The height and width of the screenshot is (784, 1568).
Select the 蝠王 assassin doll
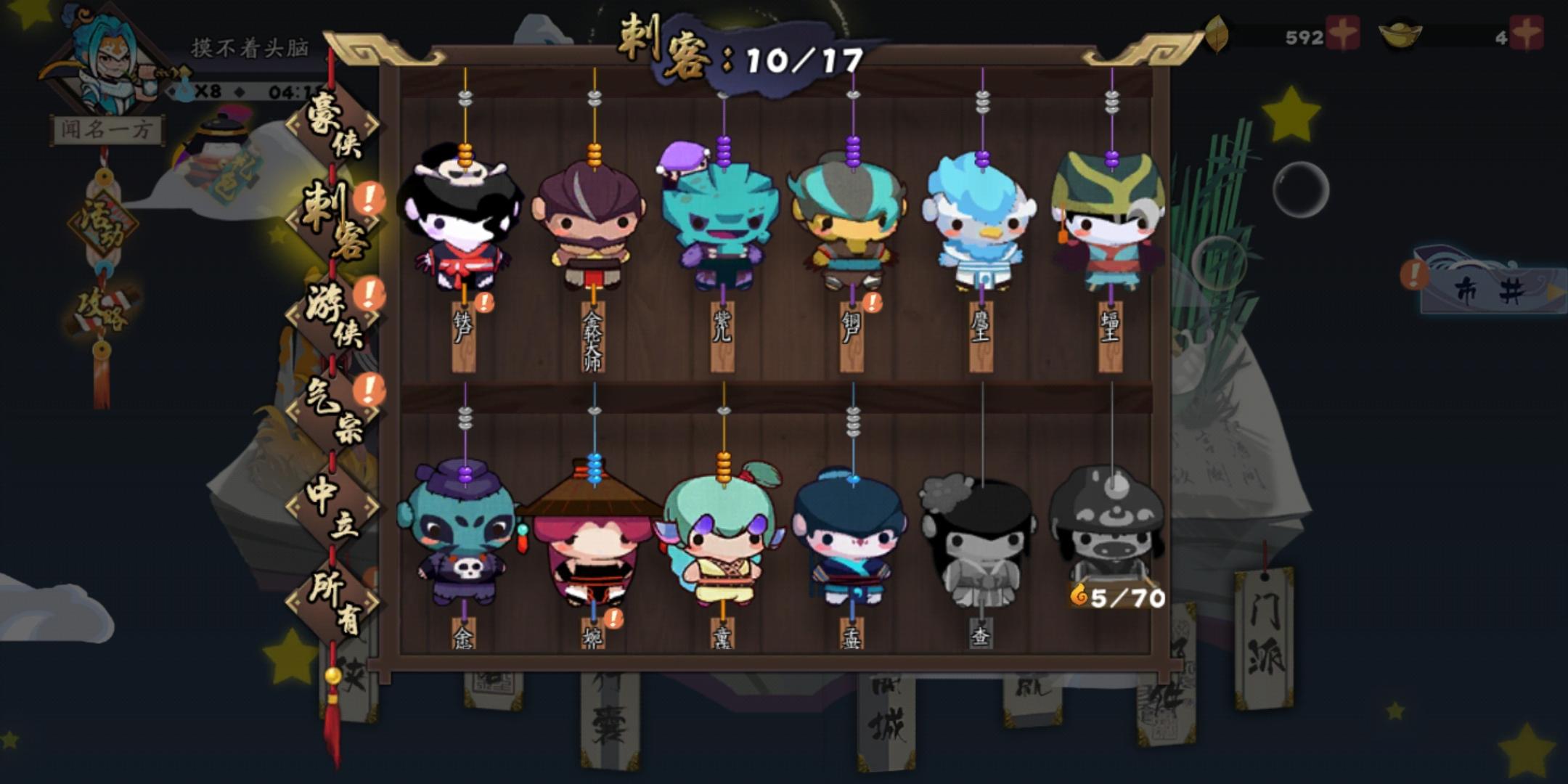pyautogui.click(x=1111, y=225)
